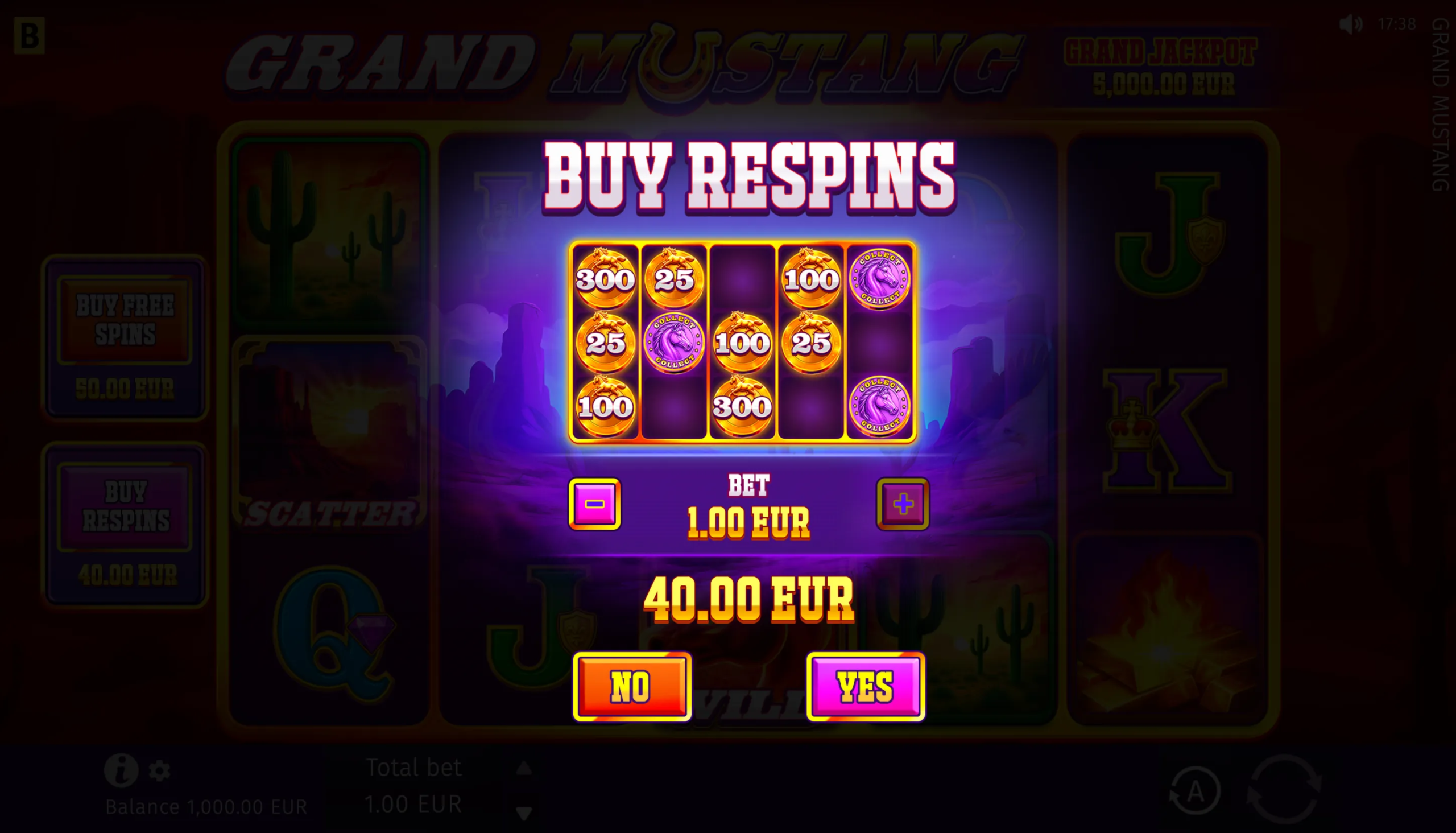Open the game info page
The height and width of the screenshot is (833, 1456).
click(x=121, y=770)
